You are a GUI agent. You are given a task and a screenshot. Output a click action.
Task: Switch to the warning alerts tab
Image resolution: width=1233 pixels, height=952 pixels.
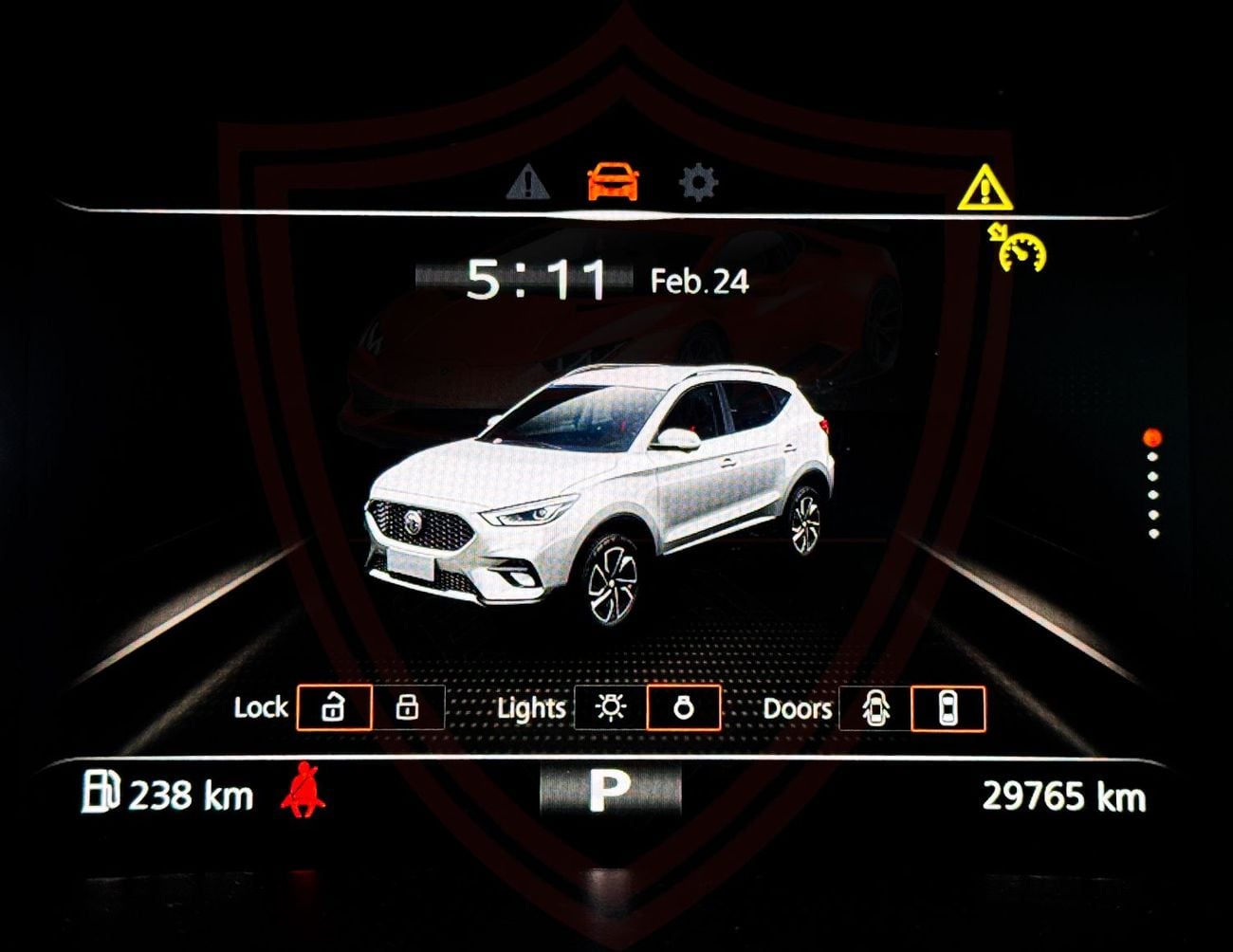pos(527,186)
